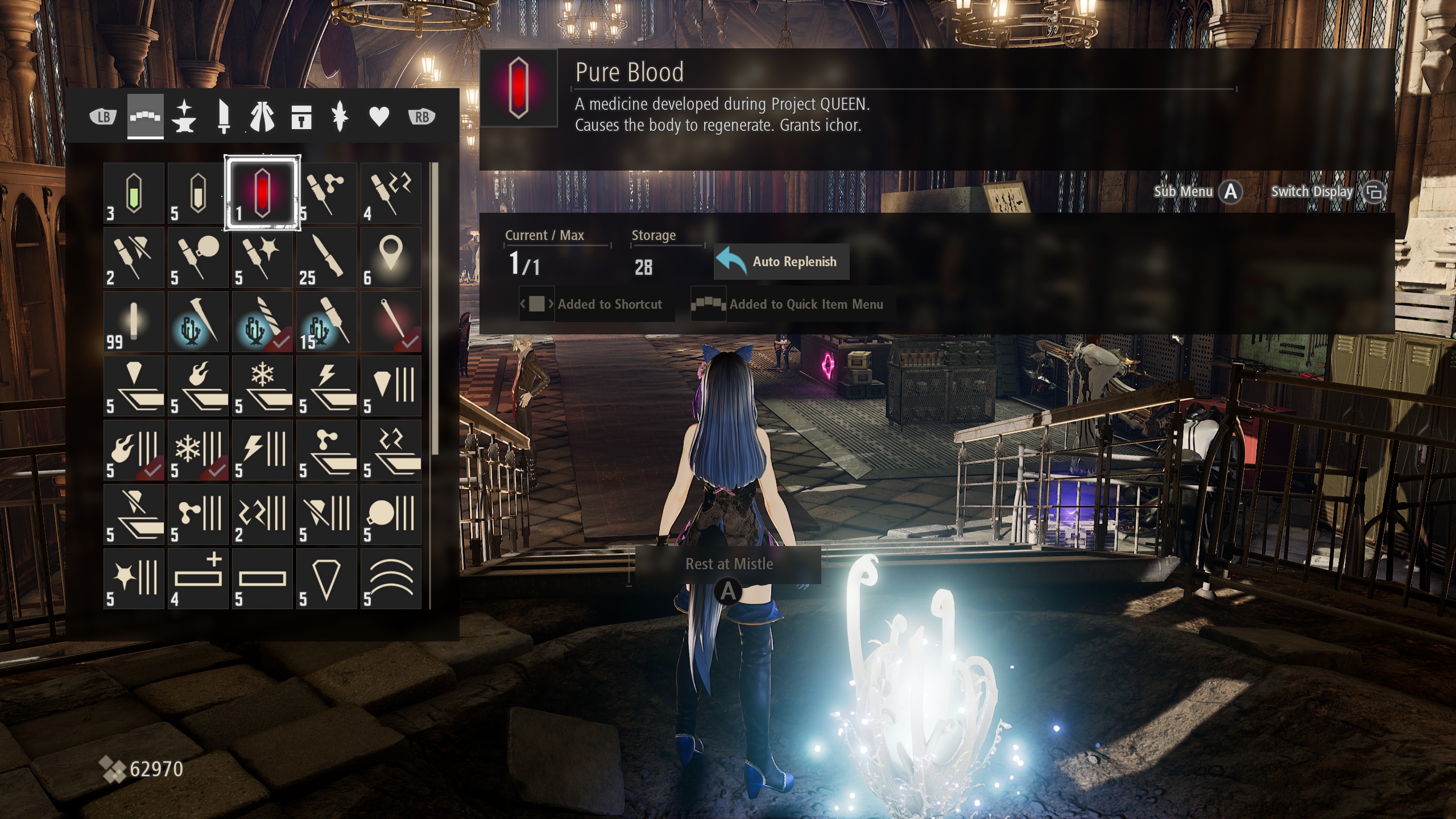This screenshot has height=819, width=1456.
Task: Pick the triple arc wave item
Action: [x=391, y=579]
